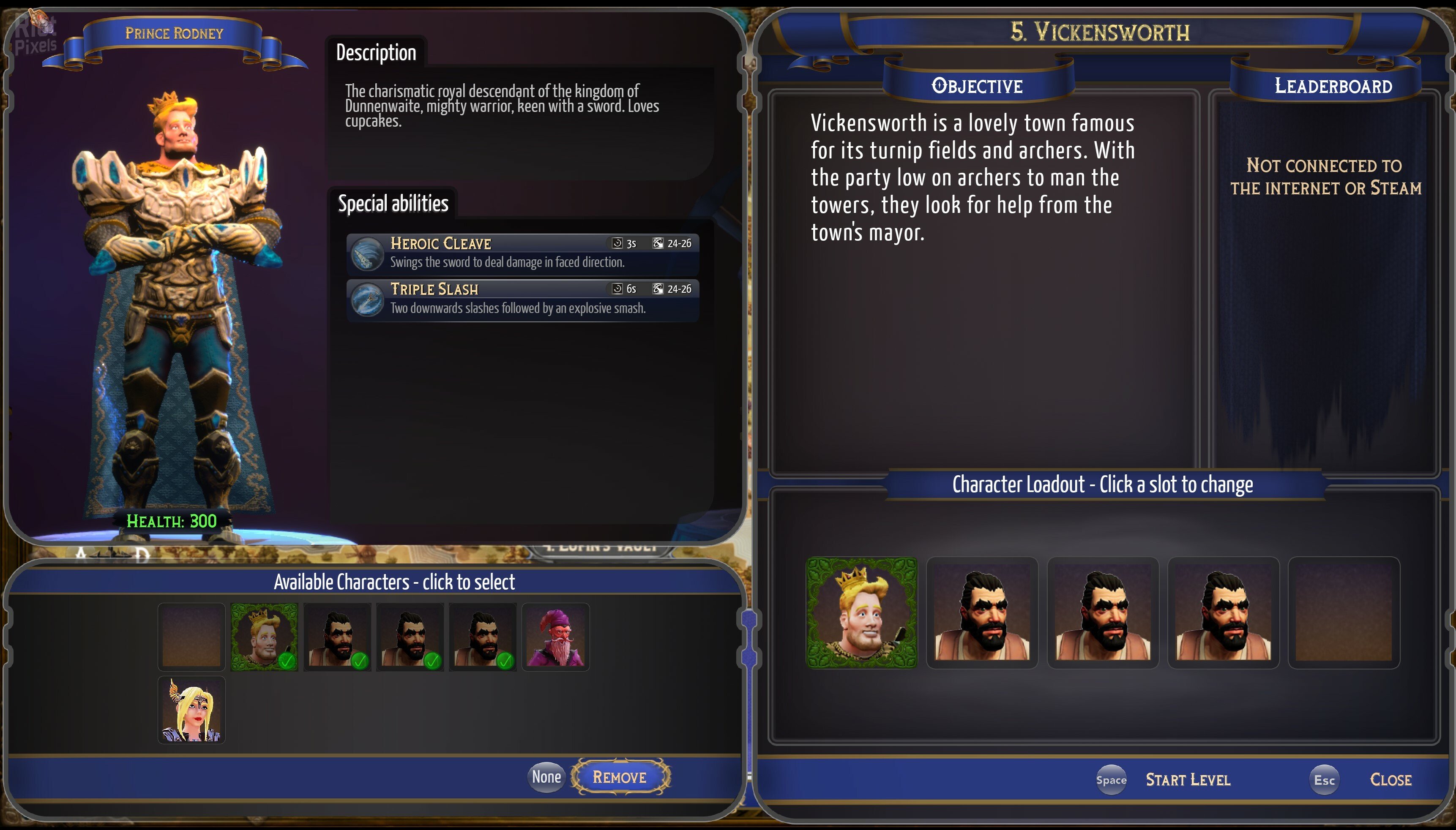Open the Leaderboard panel header
This screenshot has height=830, width=1456.
pos(1333,86)
